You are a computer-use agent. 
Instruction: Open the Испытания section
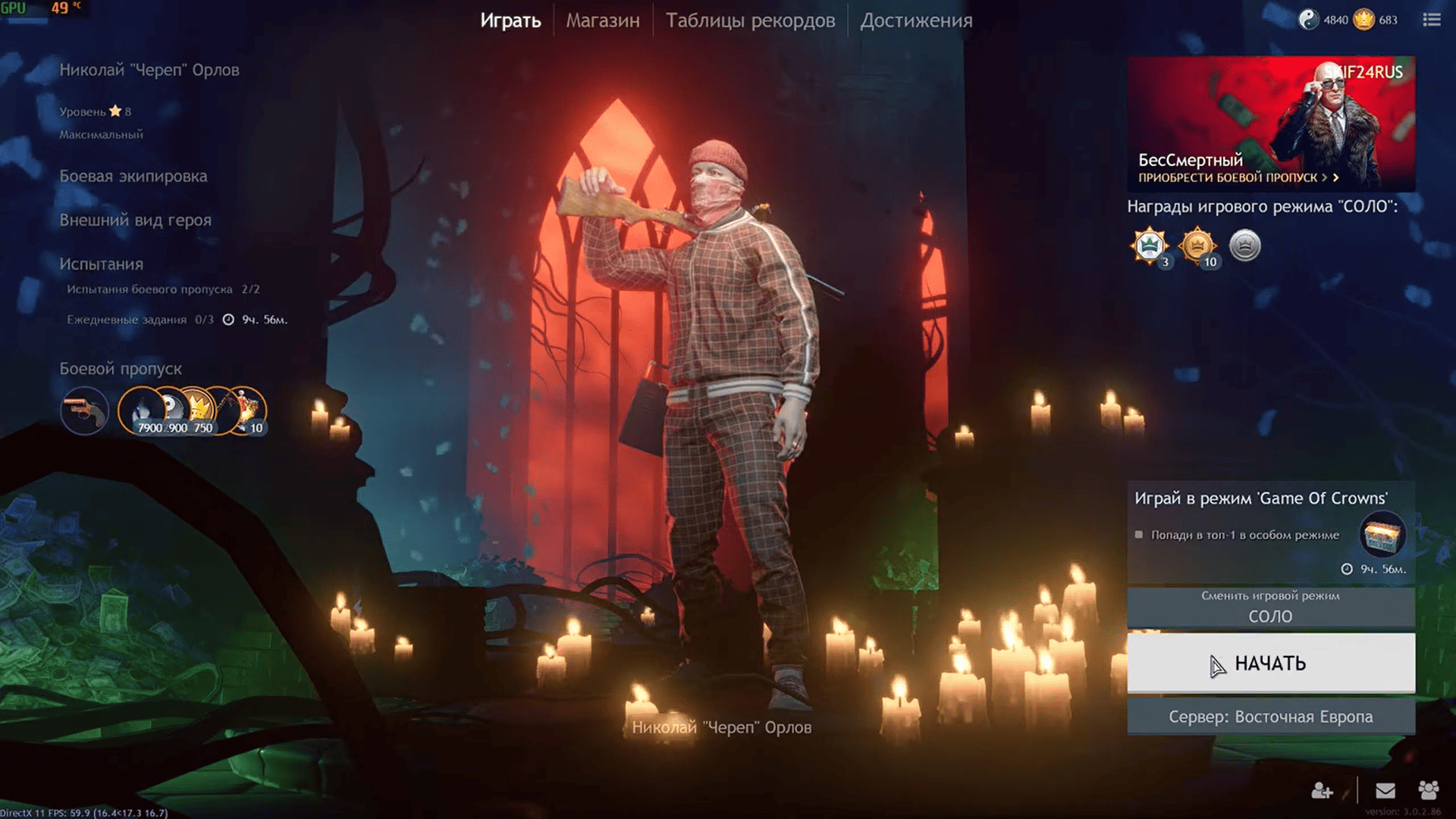coord(102,264)
